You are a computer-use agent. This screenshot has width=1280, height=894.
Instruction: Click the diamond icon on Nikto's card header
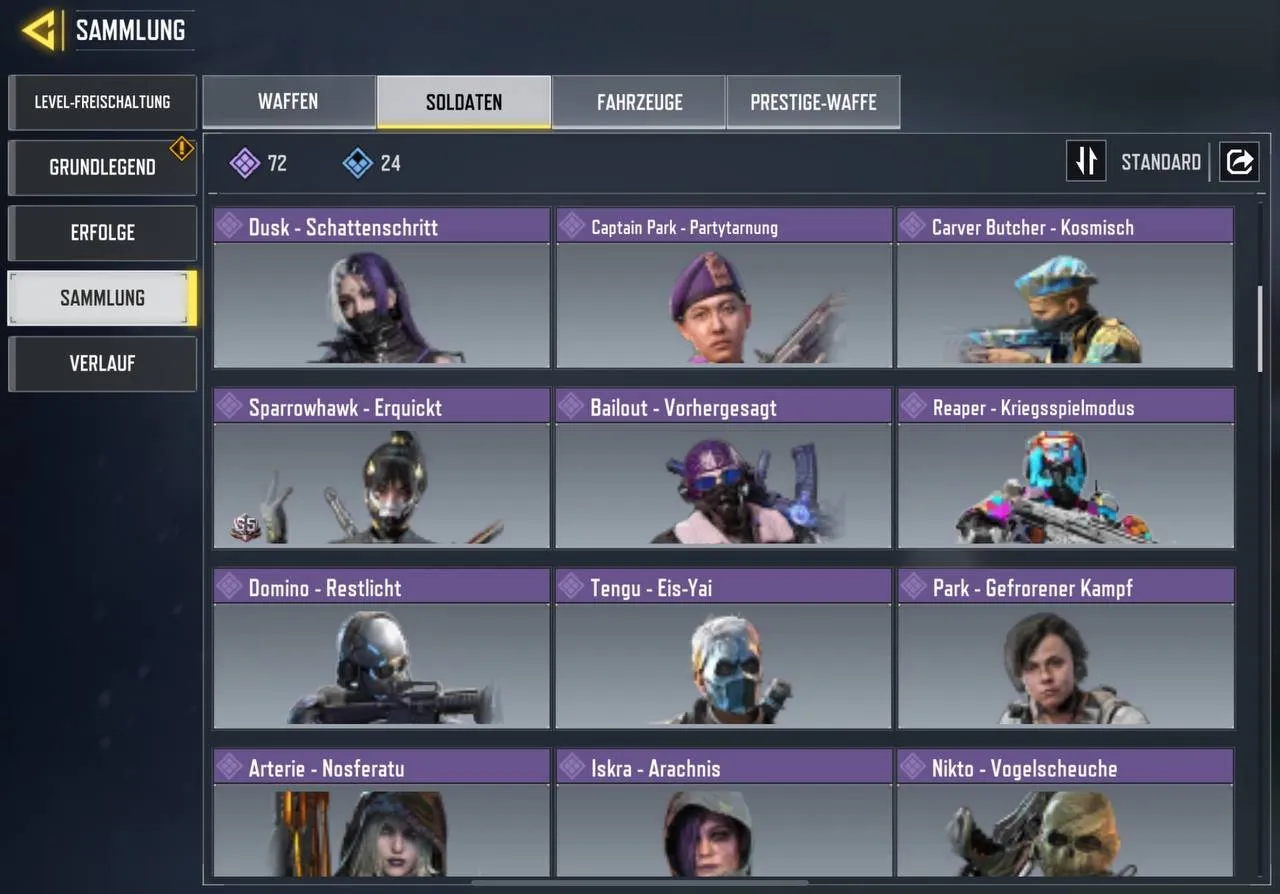[x=912, y=768]
